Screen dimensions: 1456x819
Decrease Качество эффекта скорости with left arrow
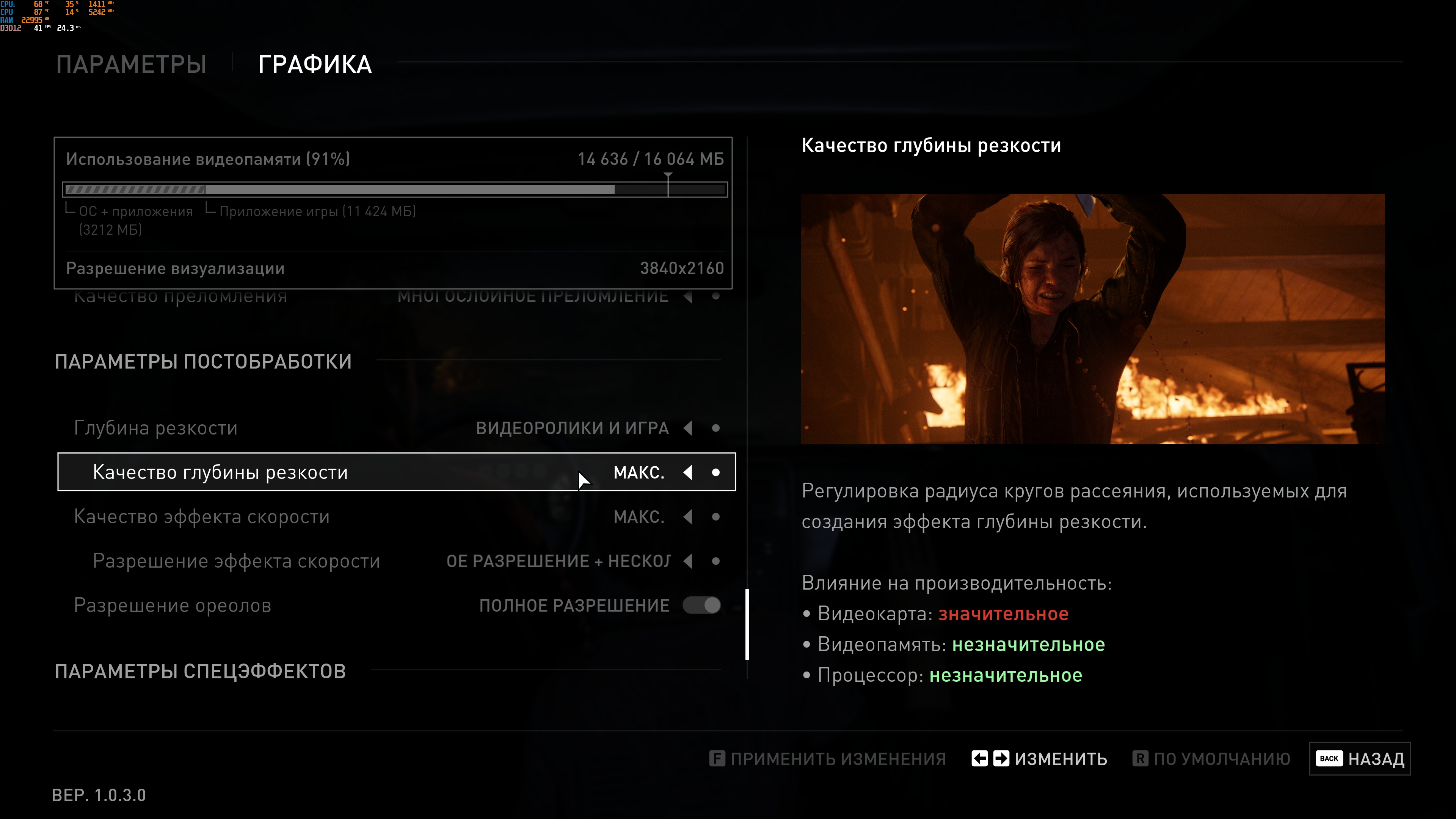(x=688, y=516)
